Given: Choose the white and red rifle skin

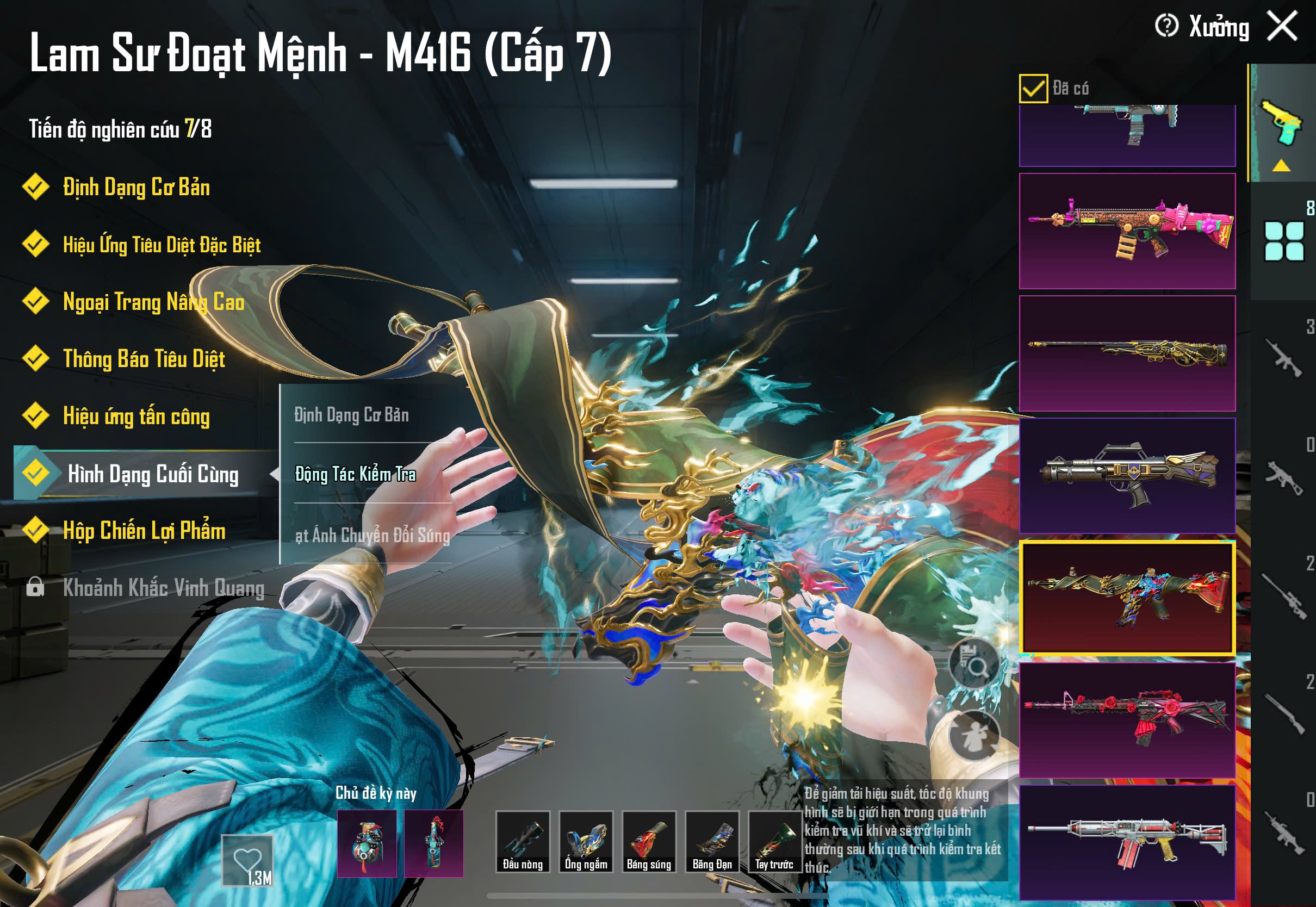Looking at the screenshot, I should click(1127, 842).
